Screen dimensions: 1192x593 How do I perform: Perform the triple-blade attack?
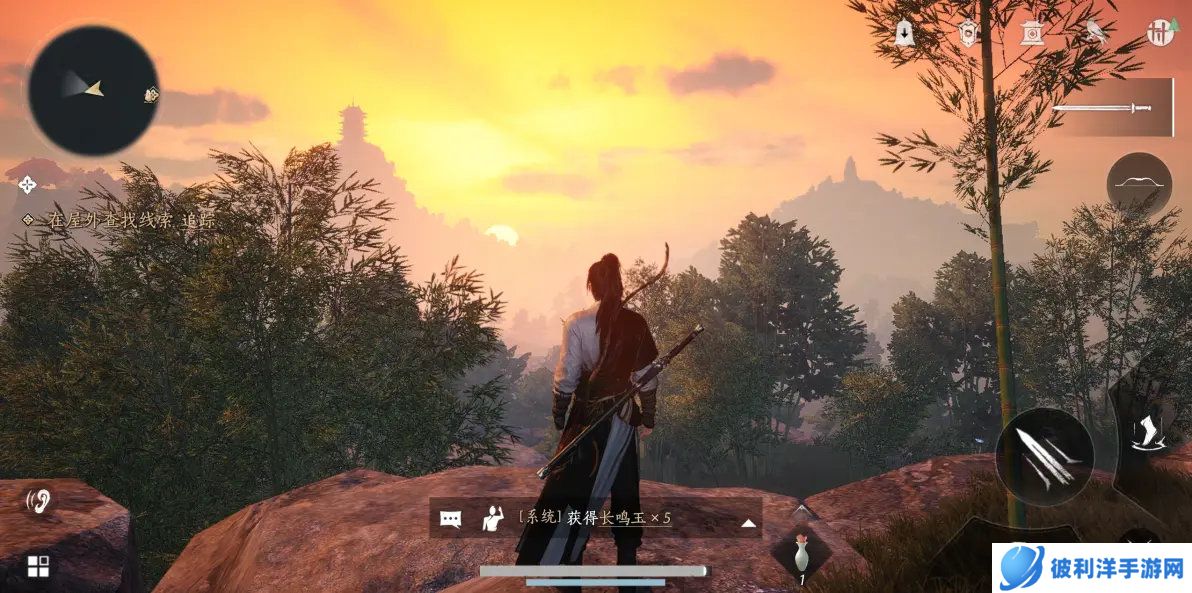pyautogui.click(x=1044, y=457)
